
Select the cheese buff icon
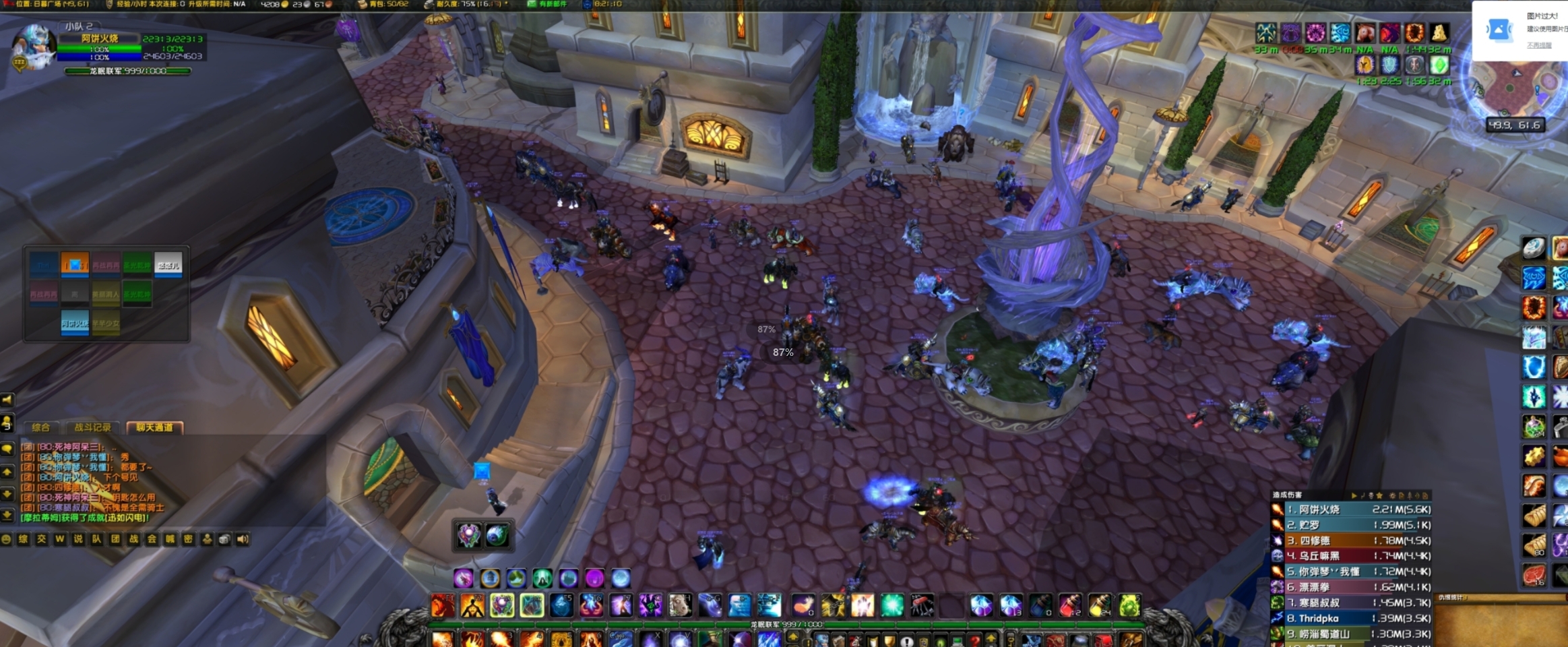(x=1439, y=32)
